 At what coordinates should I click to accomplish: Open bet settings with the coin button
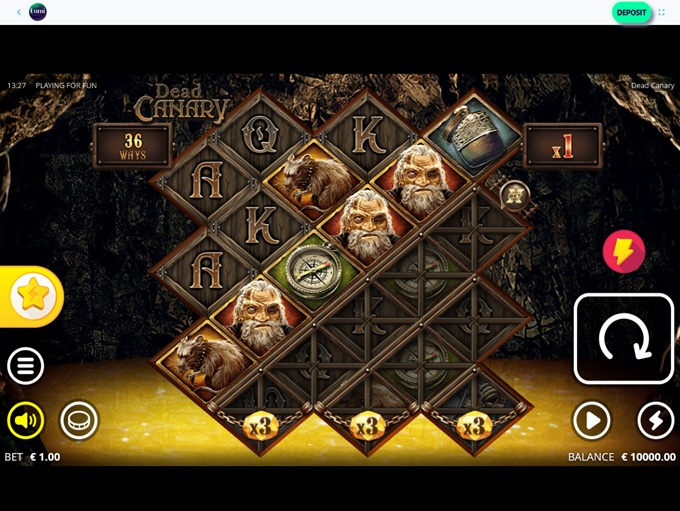tap(79, 421)
